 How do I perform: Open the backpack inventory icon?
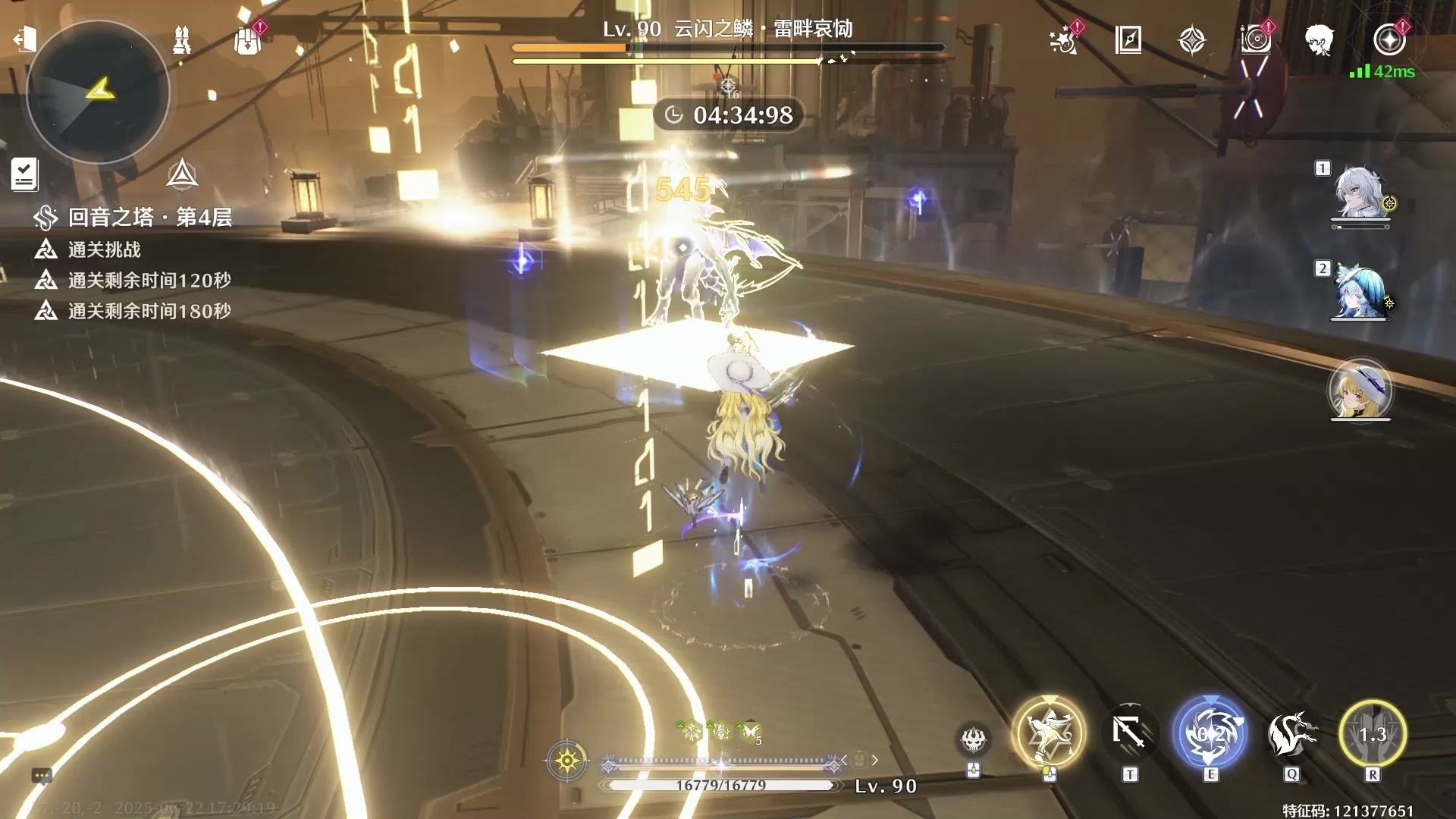pos(248,40)
